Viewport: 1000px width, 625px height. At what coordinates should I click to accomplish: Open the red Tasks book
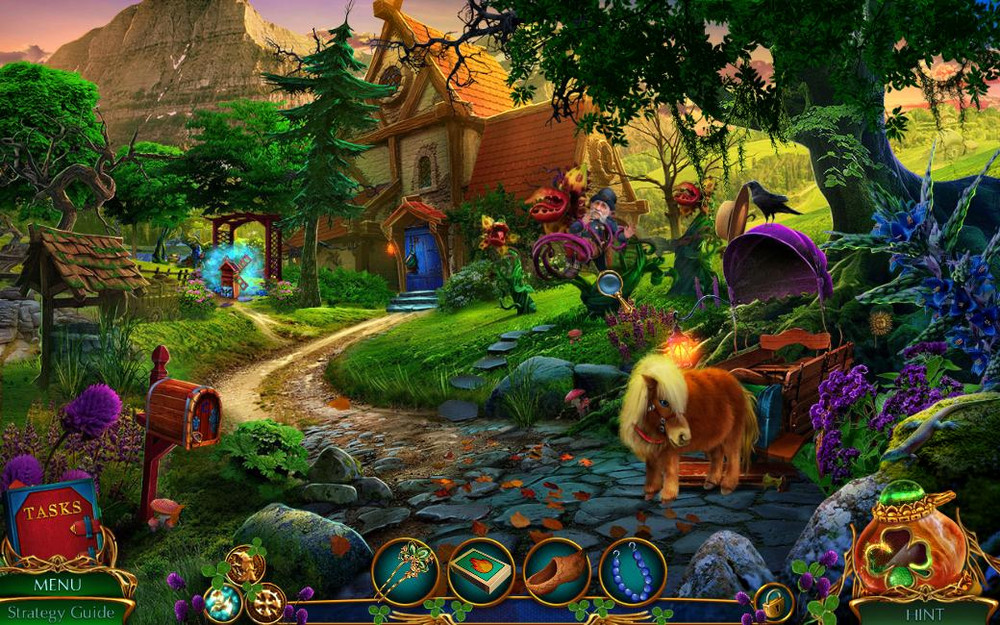(x=53, y=518)
